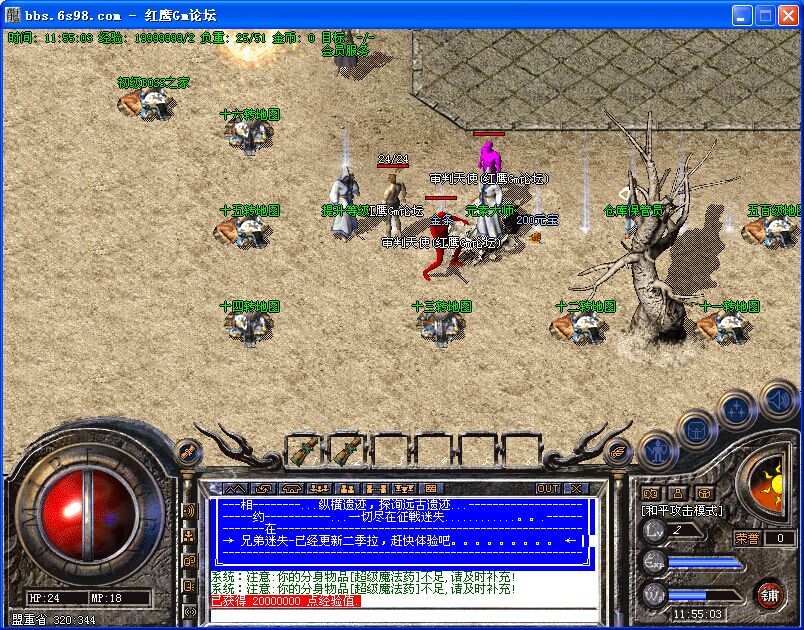Open the inventory bag button
This screenshot has width=804, height=630.
click(697, 431)
